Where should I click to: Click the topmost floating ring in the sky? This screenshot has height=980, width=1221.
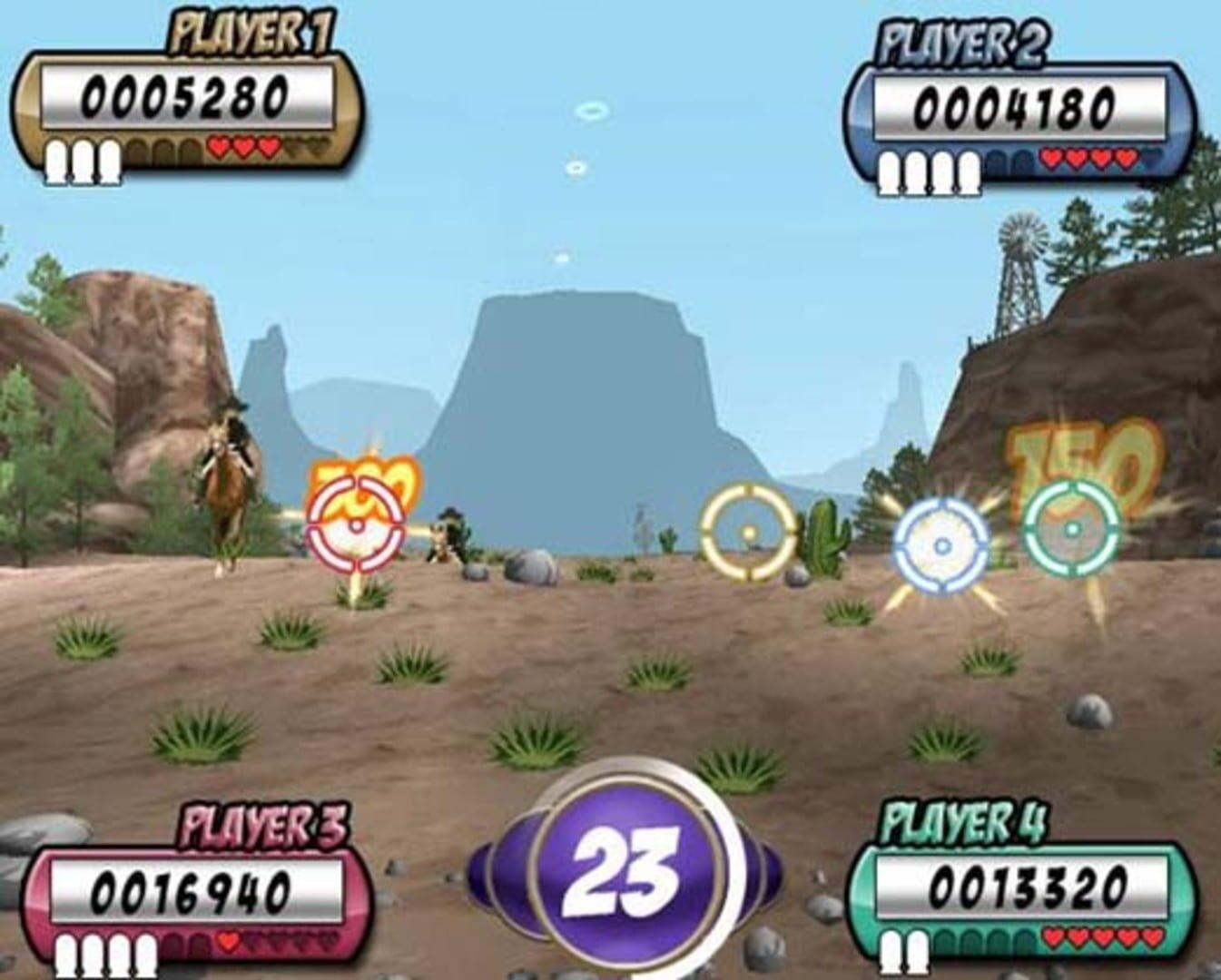(x=595, y=110)
